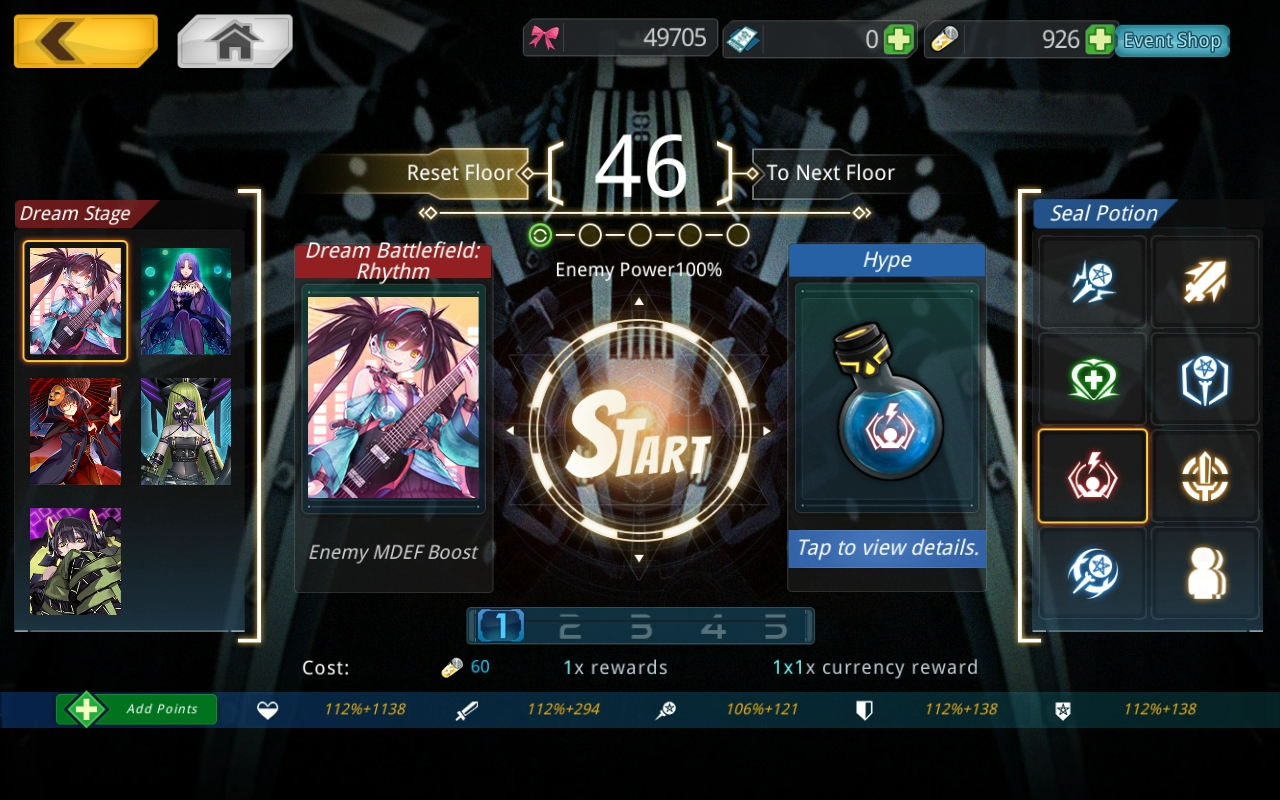1280x800 pixels.
Task: Advance To Next Floor
Action: (830, 173)
